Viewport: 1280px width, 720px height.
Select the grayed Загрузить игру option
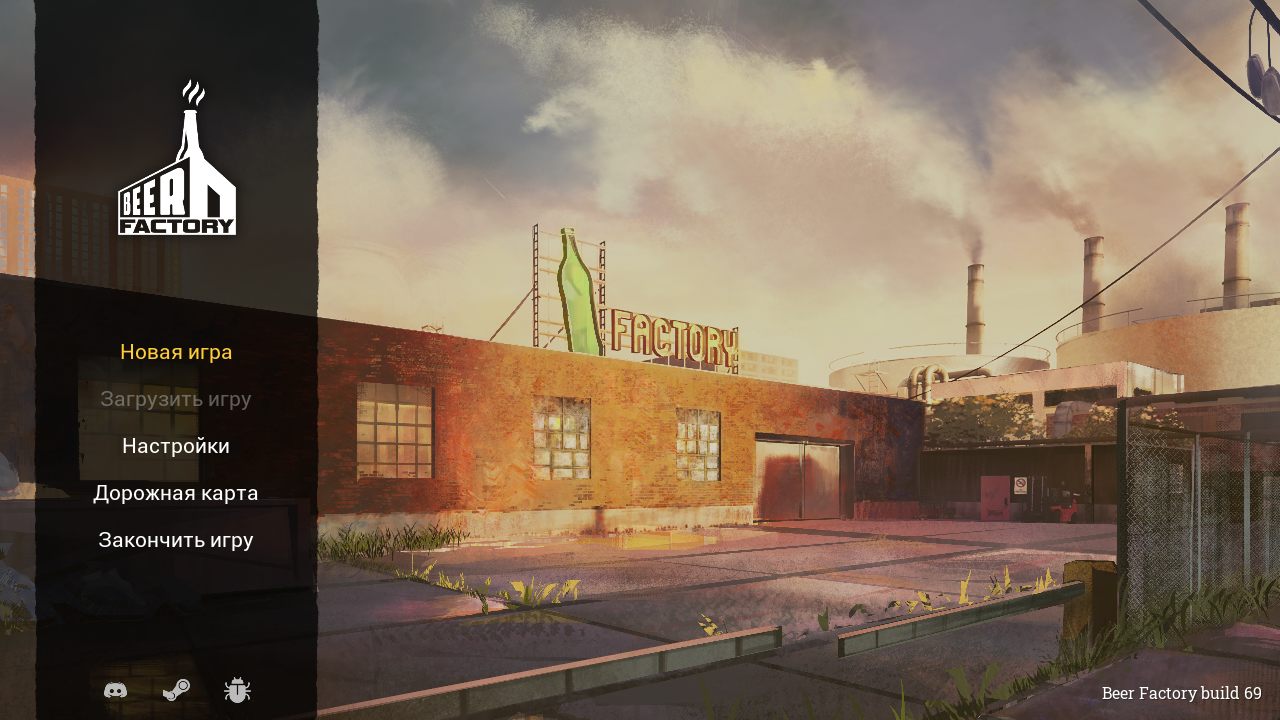(x=176, y=399)
